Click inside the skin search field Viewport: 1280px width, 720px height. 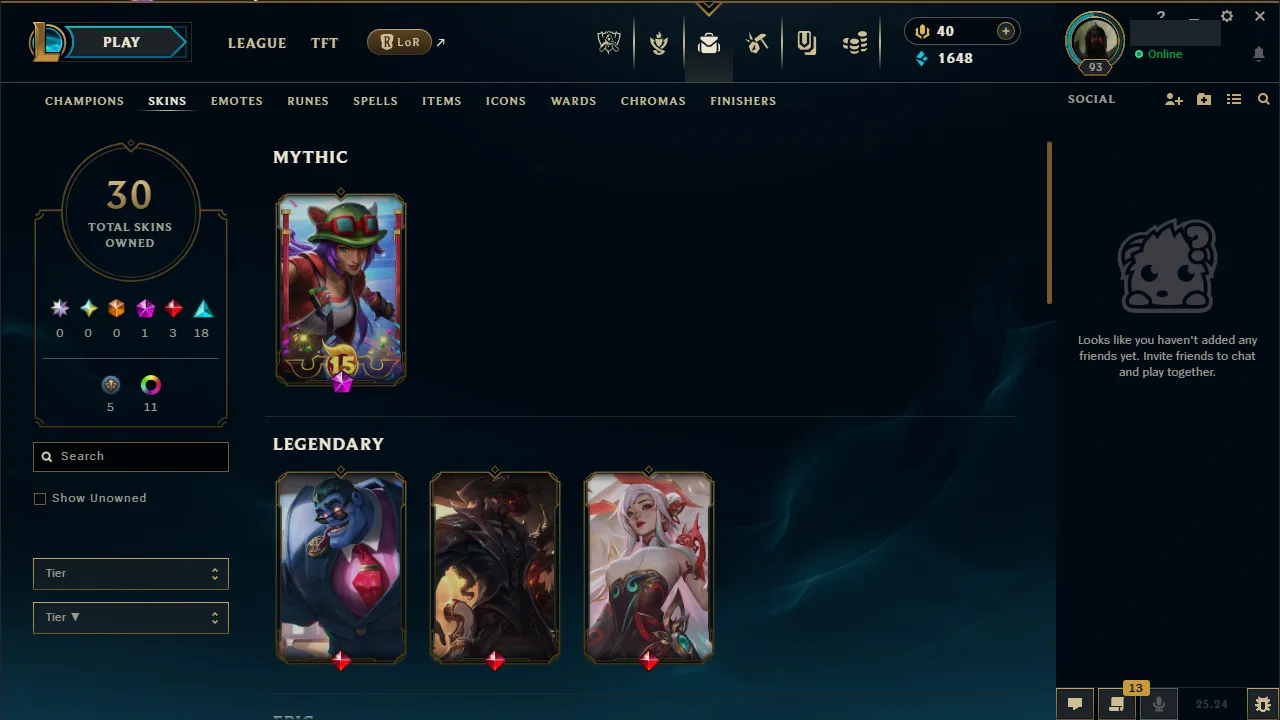click(130, 456)
